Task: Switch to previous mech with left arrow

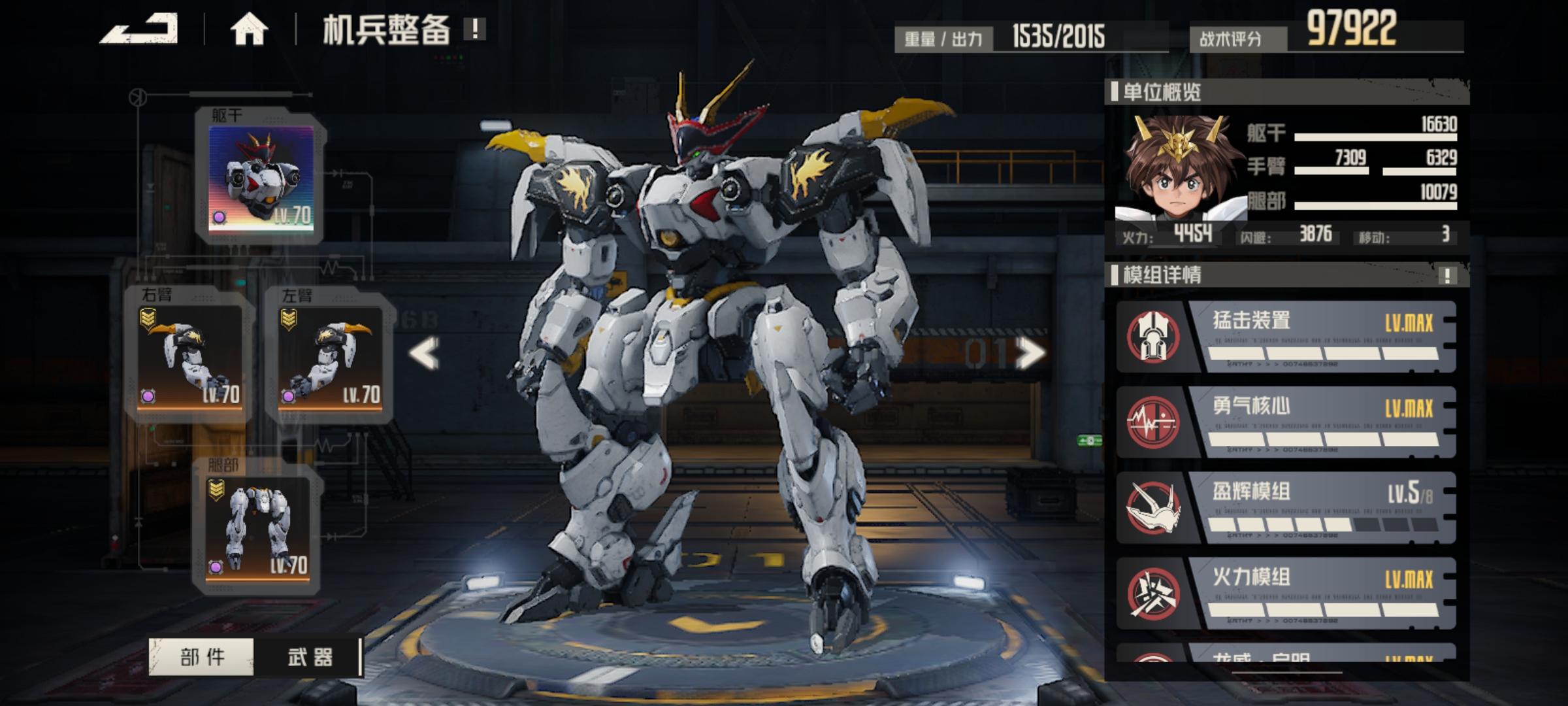Action: point(424,354)
